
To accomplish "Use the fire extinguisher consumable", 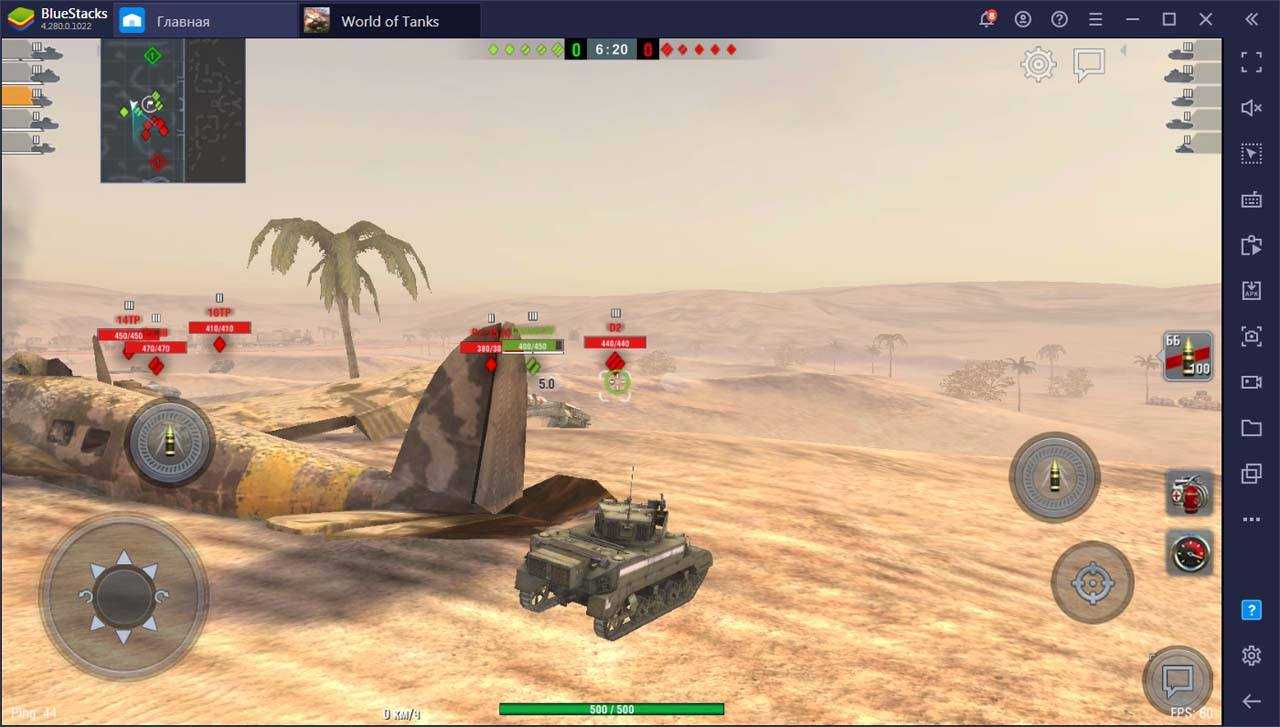I will point(1189,493).
